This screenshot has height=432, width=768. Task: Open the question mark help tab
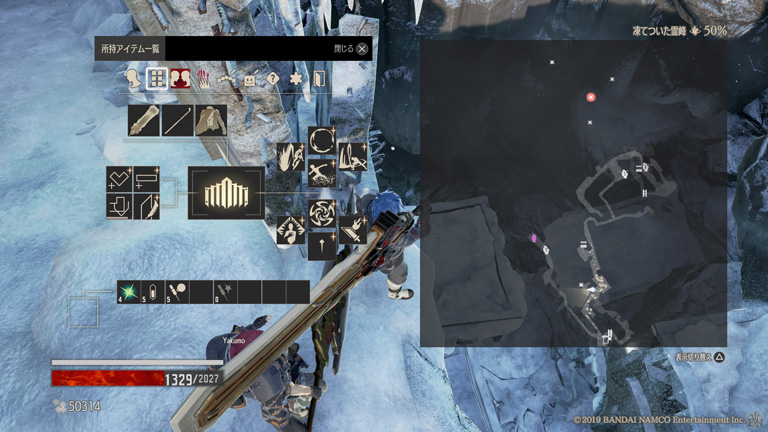pyautogui.click(x=272, y=79)
